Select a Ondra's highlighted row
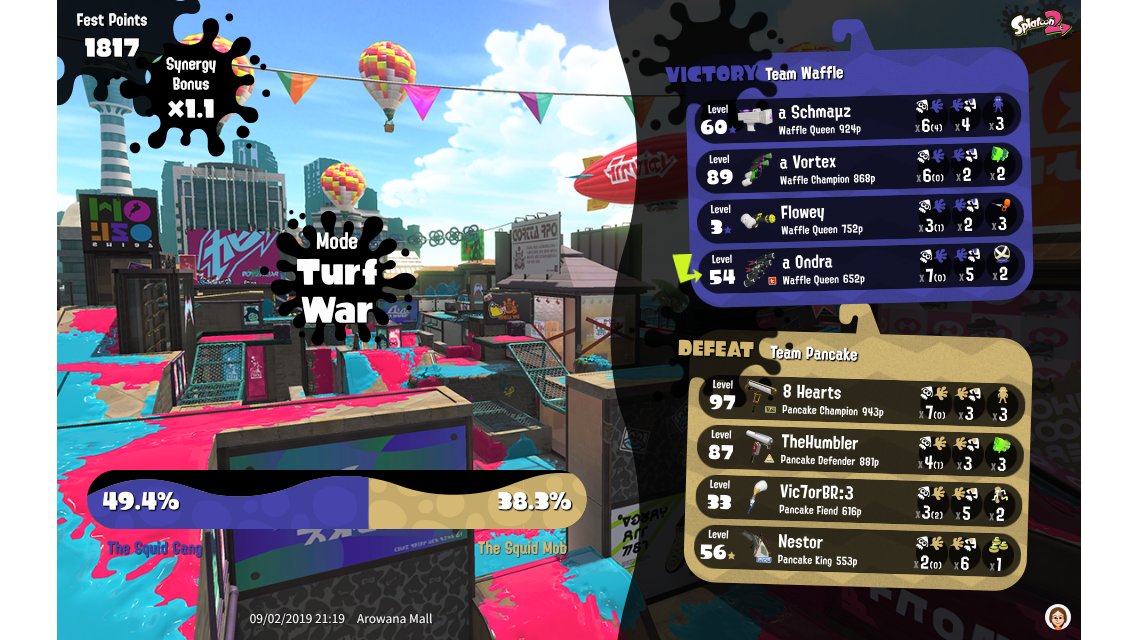 pos(860,267)
